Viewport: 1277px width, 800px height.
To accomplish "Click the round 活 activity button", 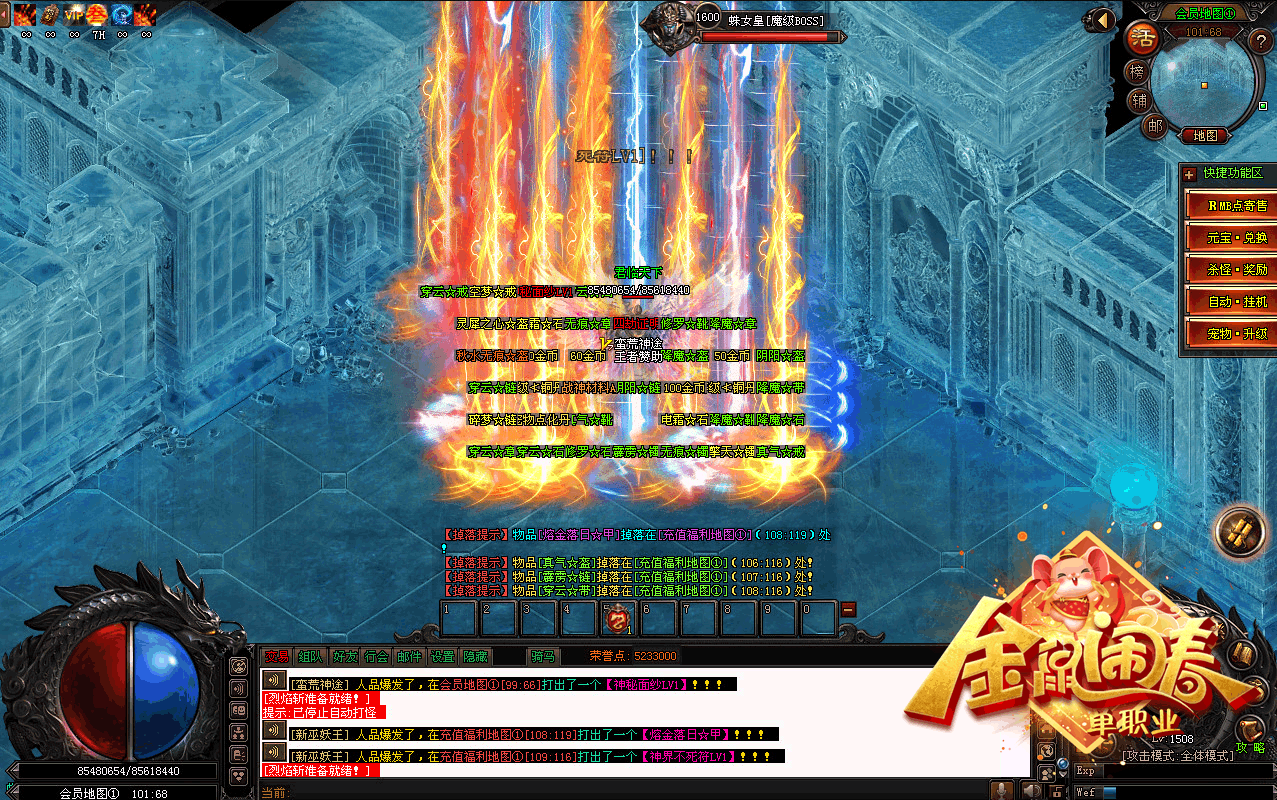I will click(x=1139, y=39).
